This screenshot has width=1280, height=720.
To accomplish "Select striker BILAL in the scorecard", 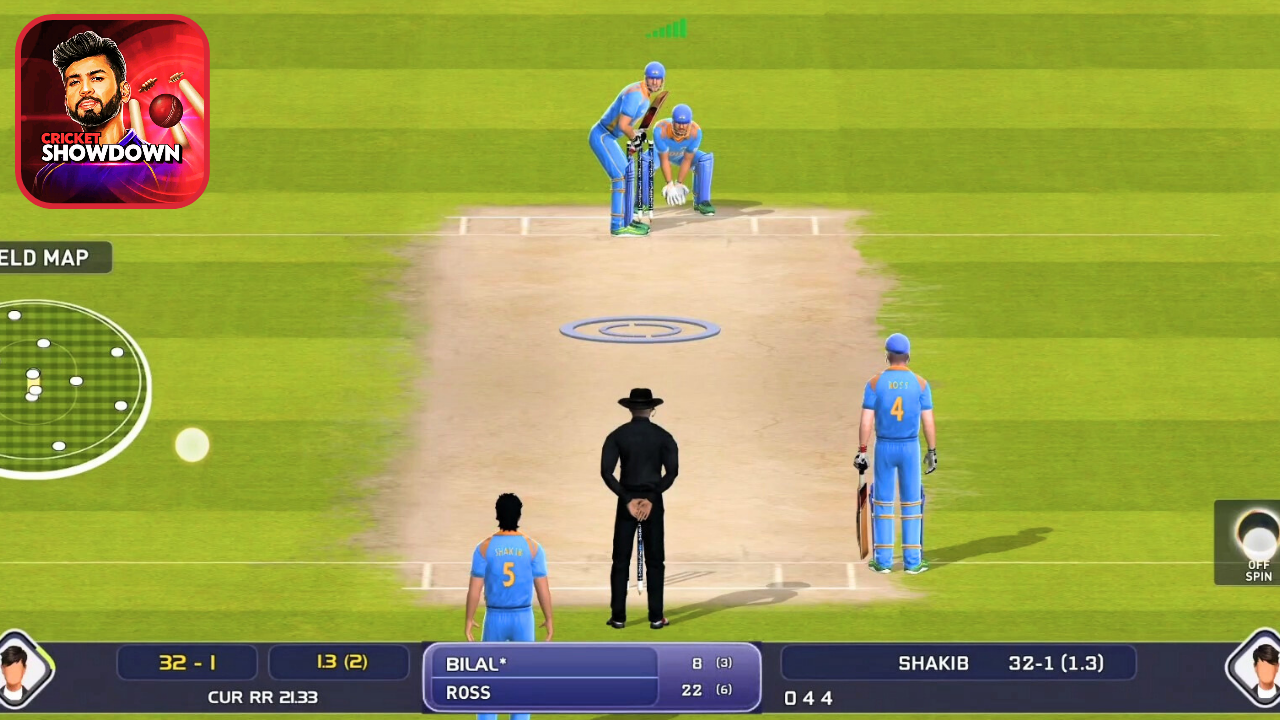I will [477, 663].
